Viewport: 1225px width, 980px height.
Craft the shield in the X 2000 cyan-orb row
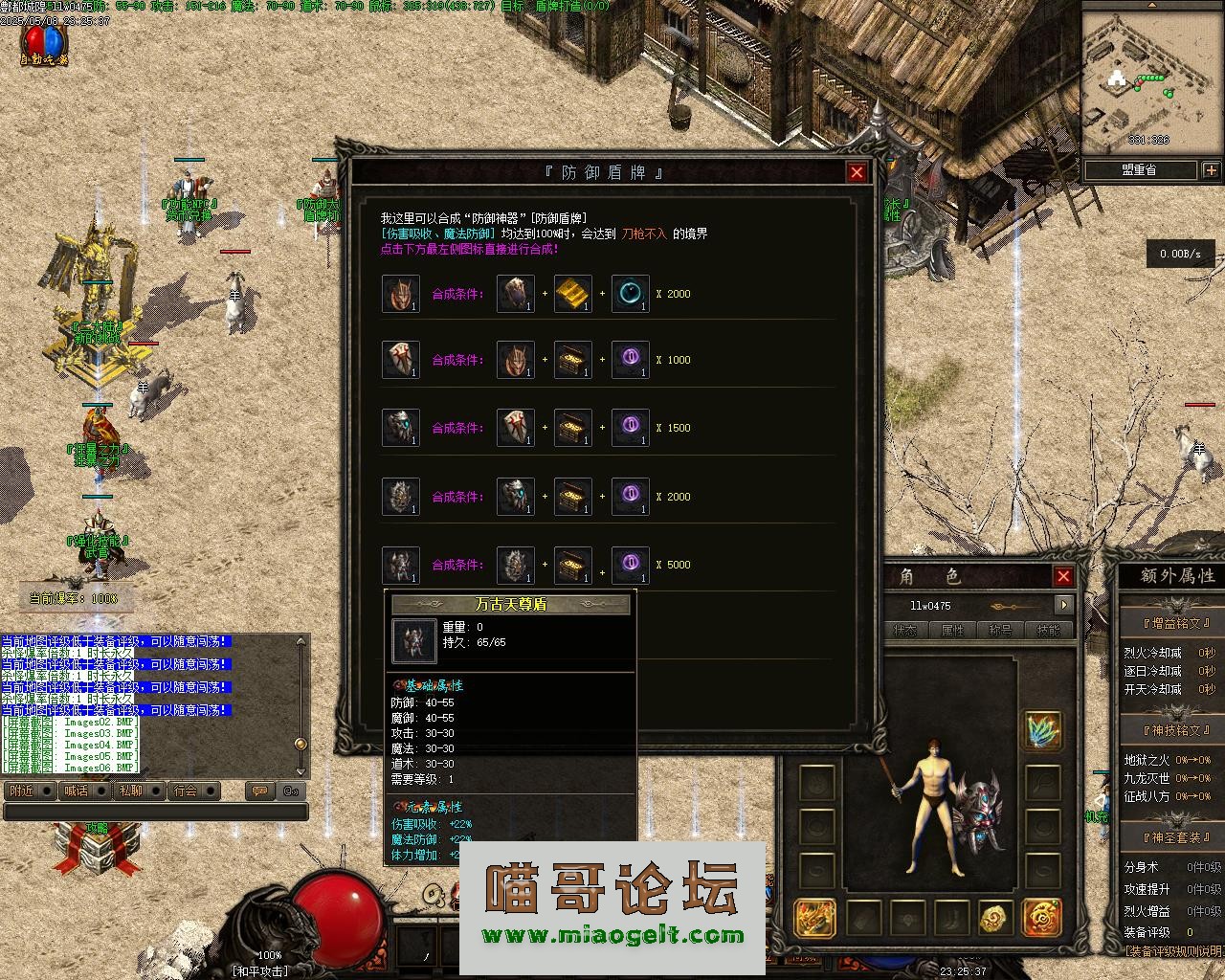pyautogui.click(x=400, y=294)
